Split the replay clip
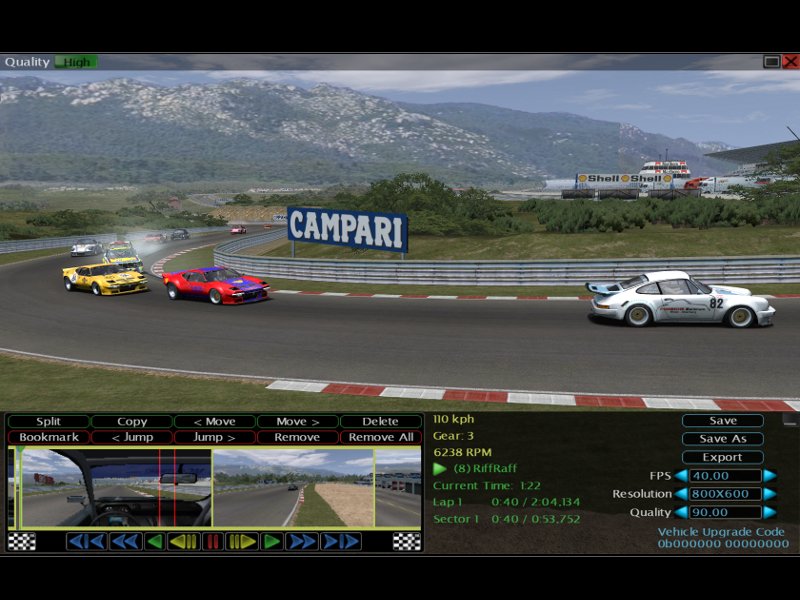Viewport: 800px width, 600px height. (x=48, y=422)
